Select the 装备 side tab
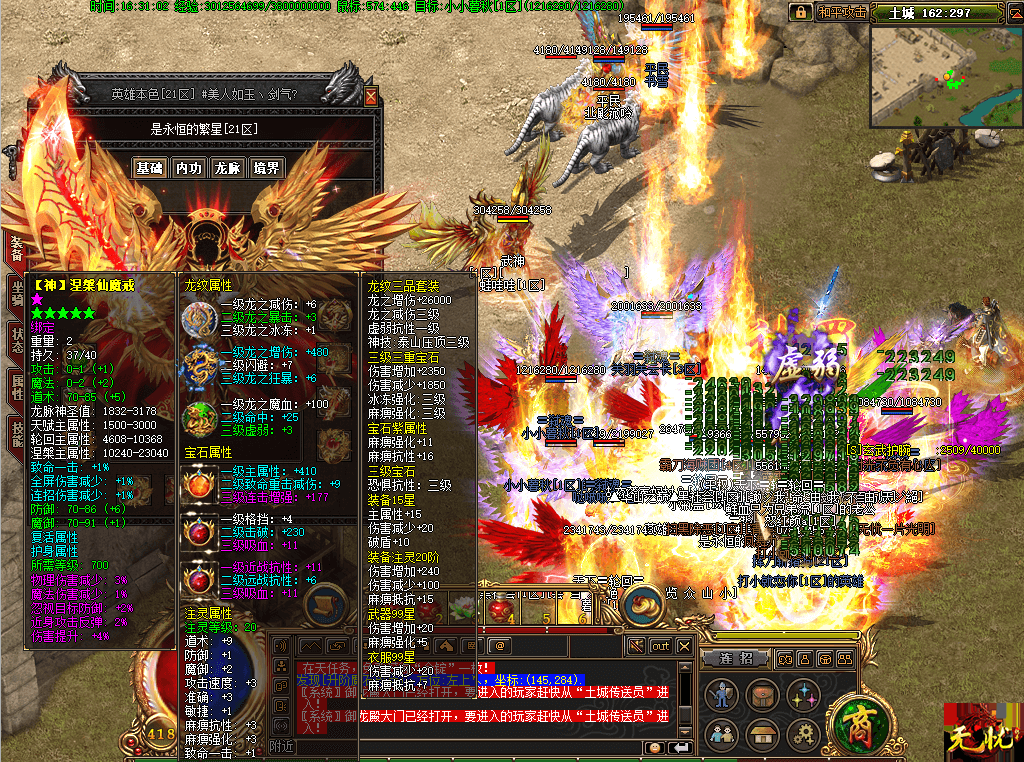1024x762 pixels. (16, 249)
